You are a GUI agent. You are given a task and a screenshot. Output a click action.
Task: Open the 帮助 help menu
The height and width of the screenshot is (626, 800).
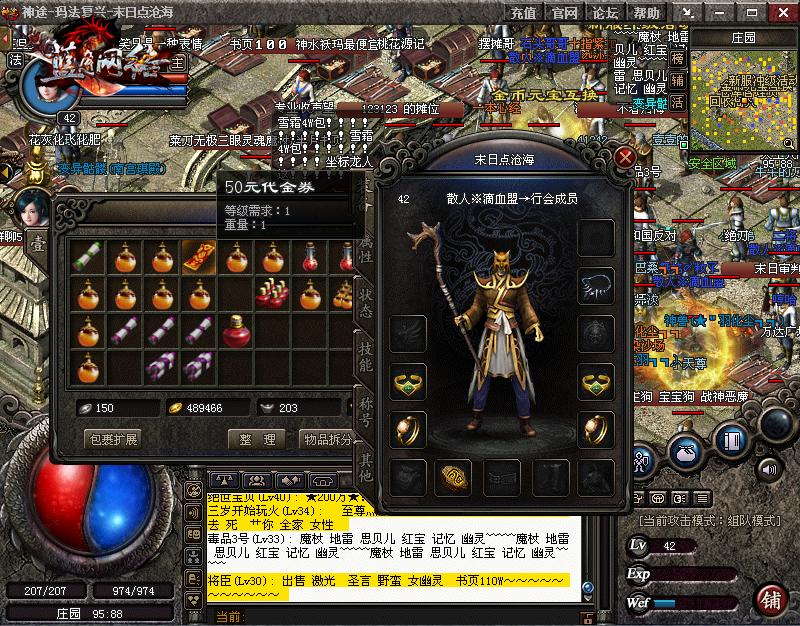point(646,13)
